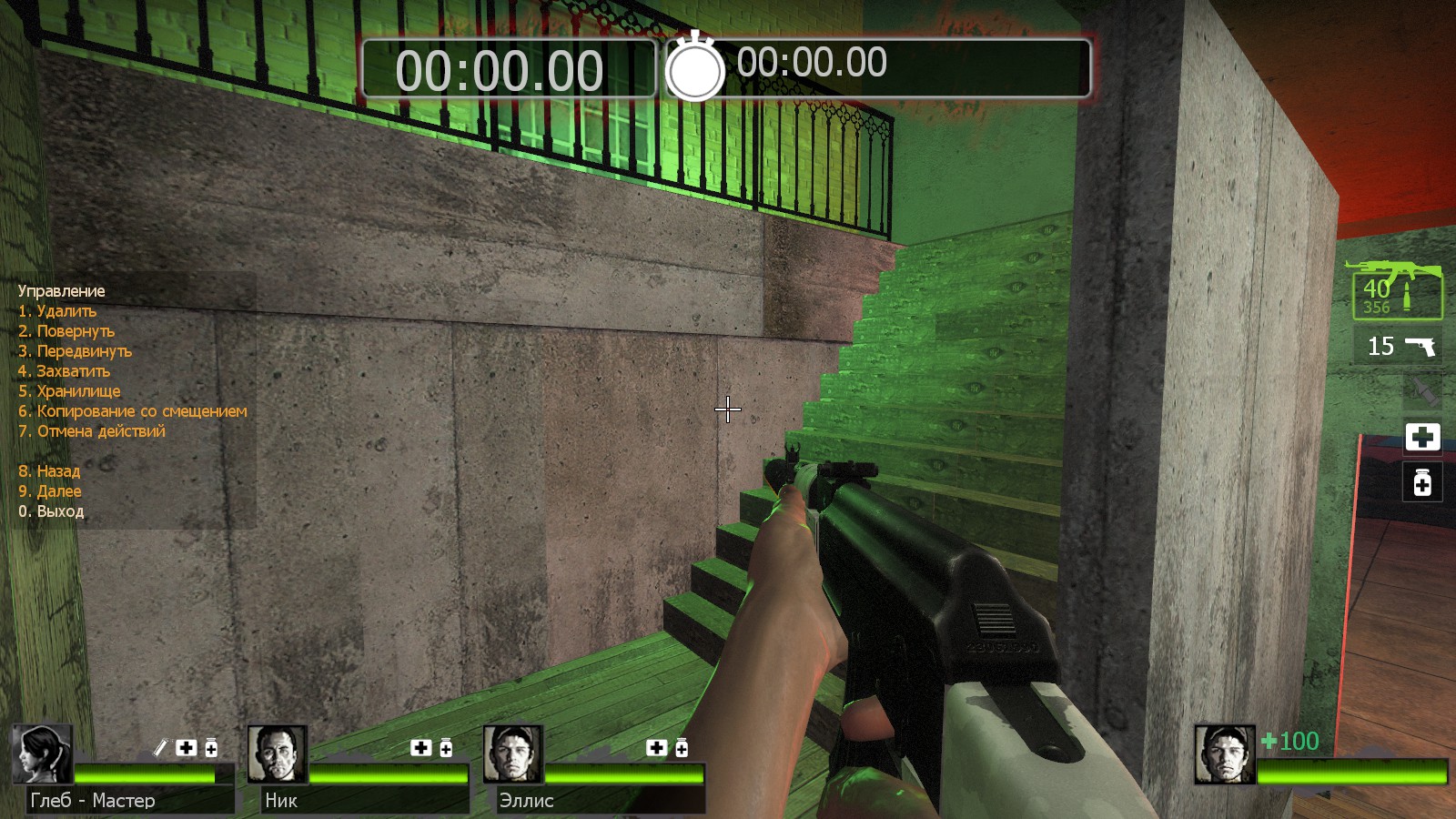Switch to the pistol weapon slot
The width and height of the screenshot is (1456, 819).
(1402, 346)
